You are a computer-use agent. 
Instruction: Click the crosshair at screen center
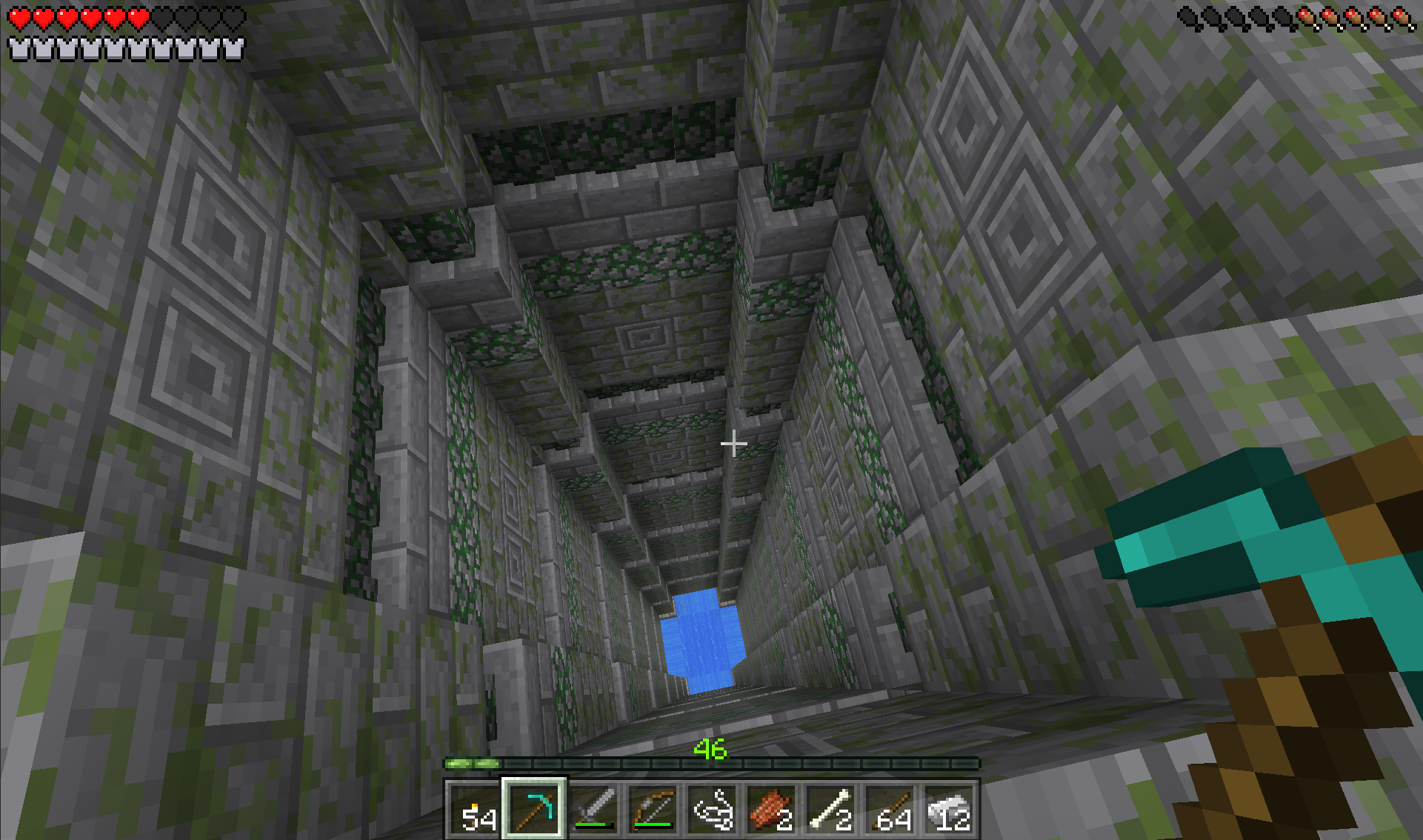[x=734, y=442]
